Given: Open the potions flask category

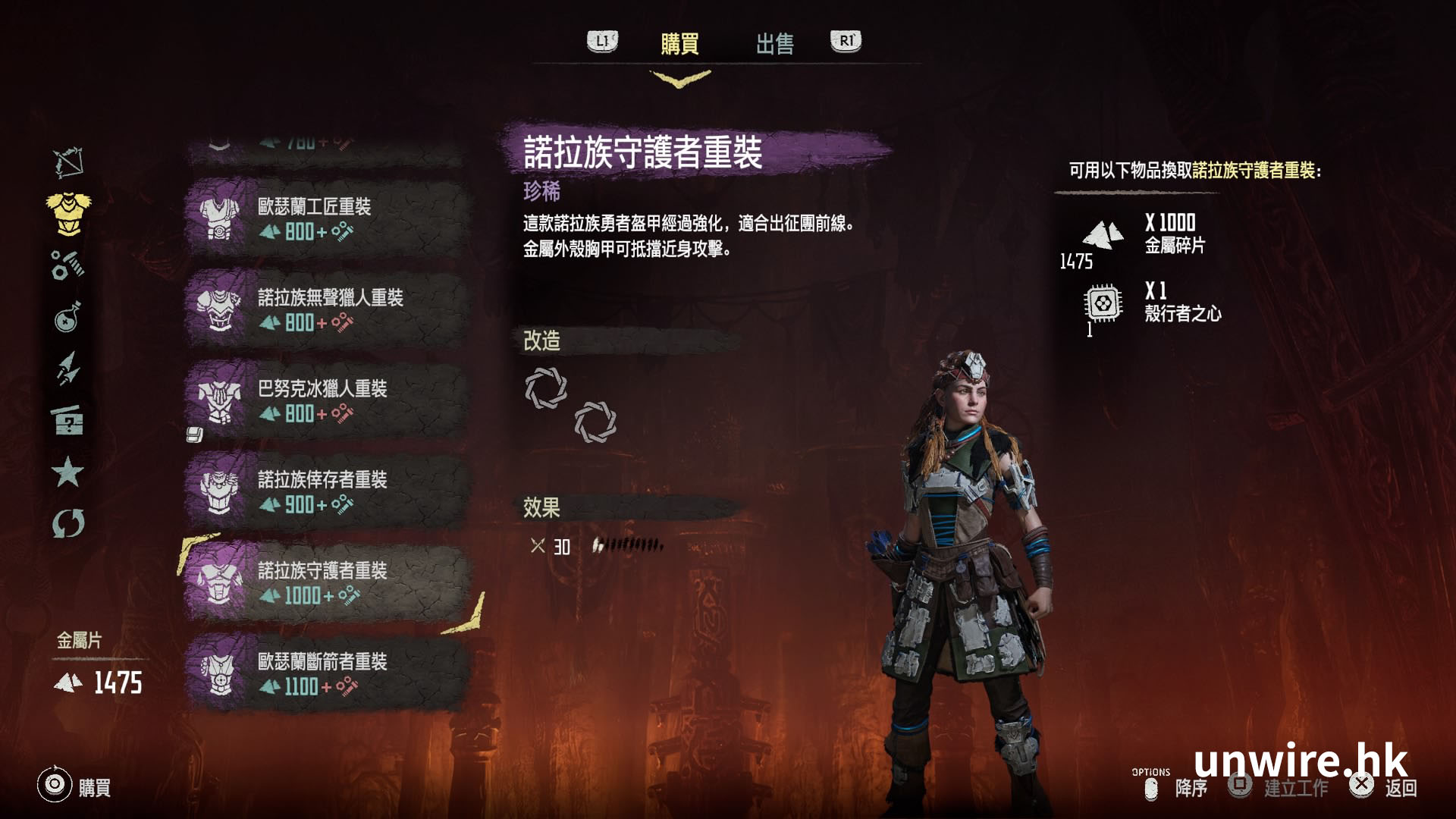Looking at the screenshot, I should click(68, 317).
